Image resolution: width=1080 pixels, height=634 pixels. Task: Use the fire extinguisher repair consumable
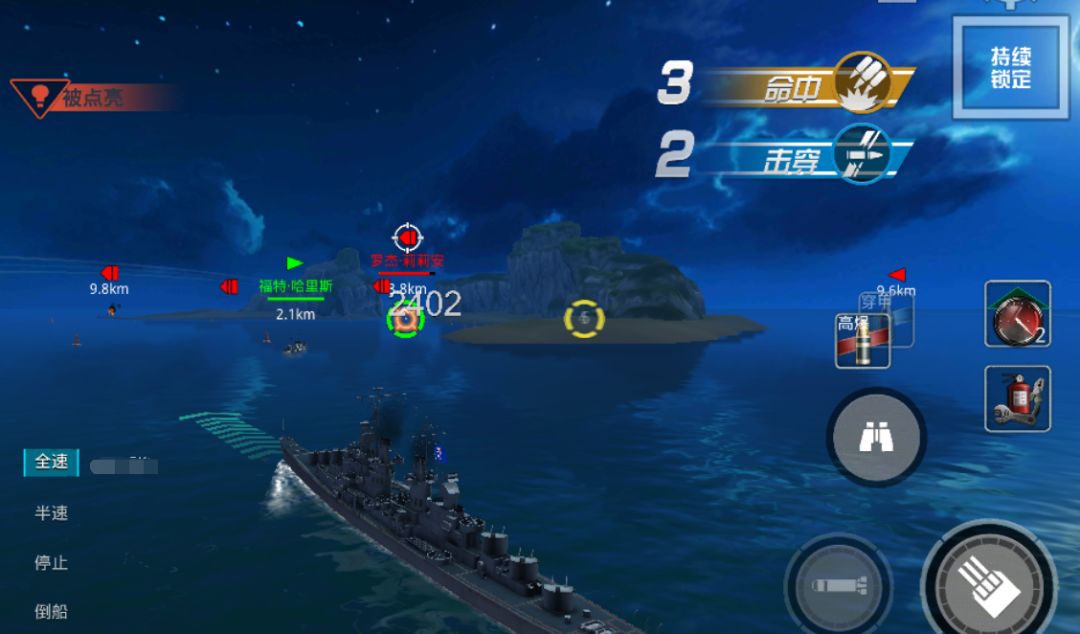coord(1017,398)
